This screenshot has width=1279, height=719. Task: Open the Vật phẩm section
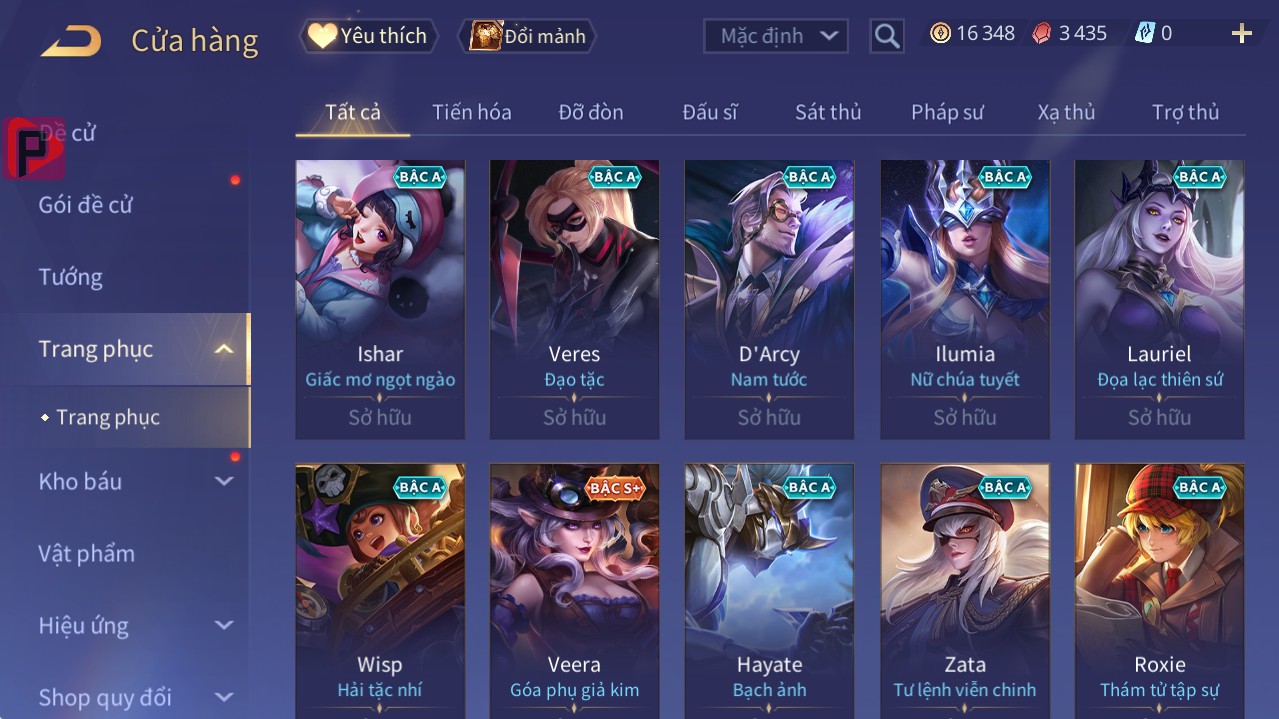[87, 553]
